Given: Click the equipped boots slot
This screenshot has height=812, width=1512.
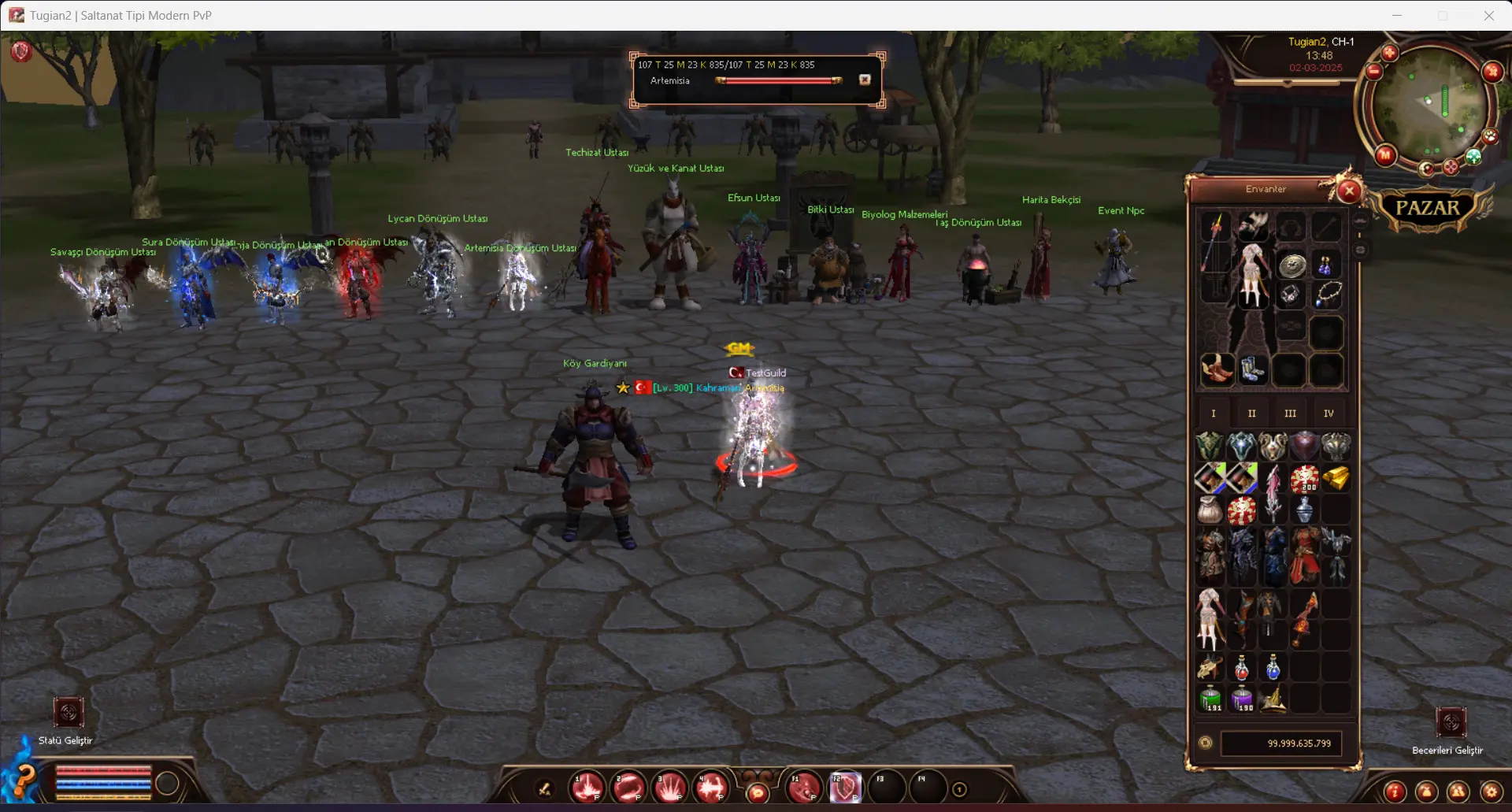Looking at the screenshot, I should tap(1252, 369).
